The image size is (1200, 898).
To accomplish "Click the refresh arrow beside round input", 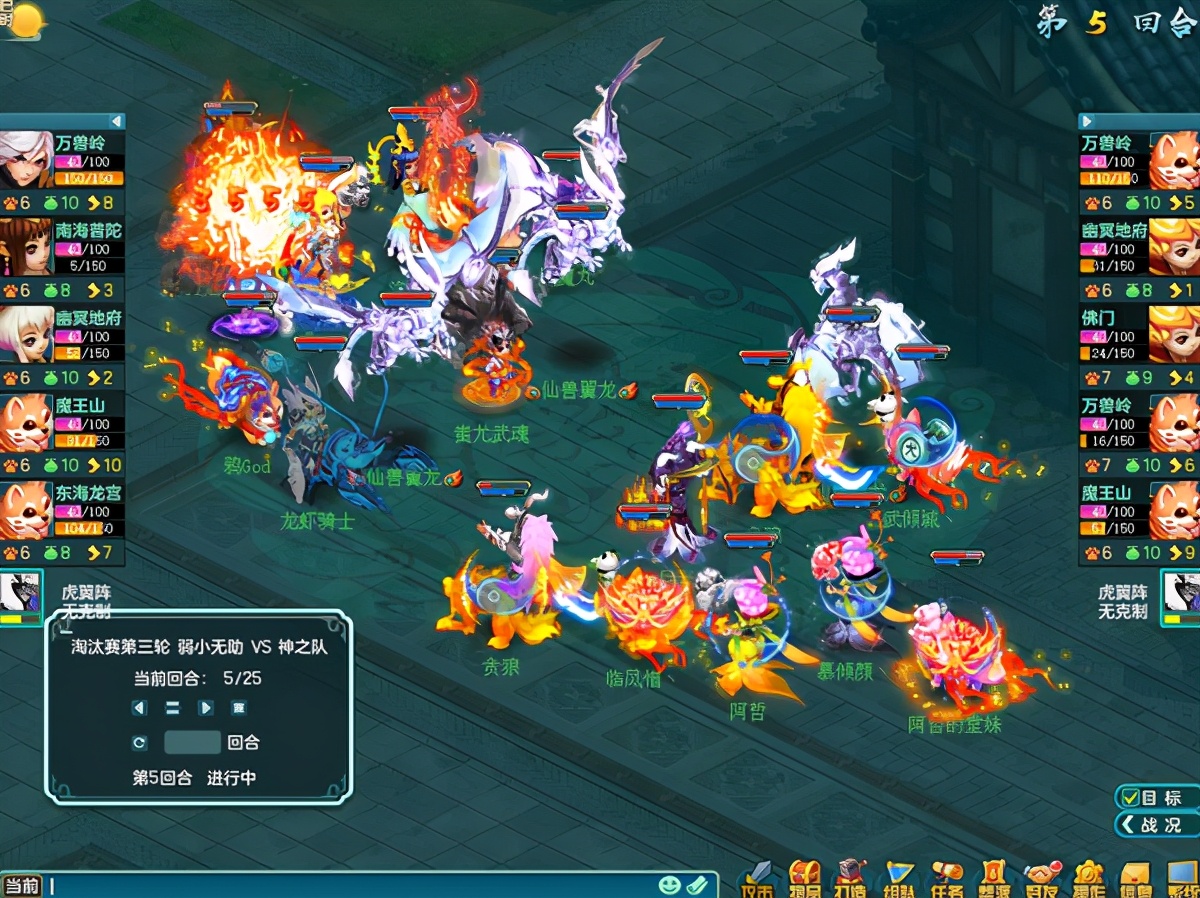I will pyautogui.click(x=140, y=743).
